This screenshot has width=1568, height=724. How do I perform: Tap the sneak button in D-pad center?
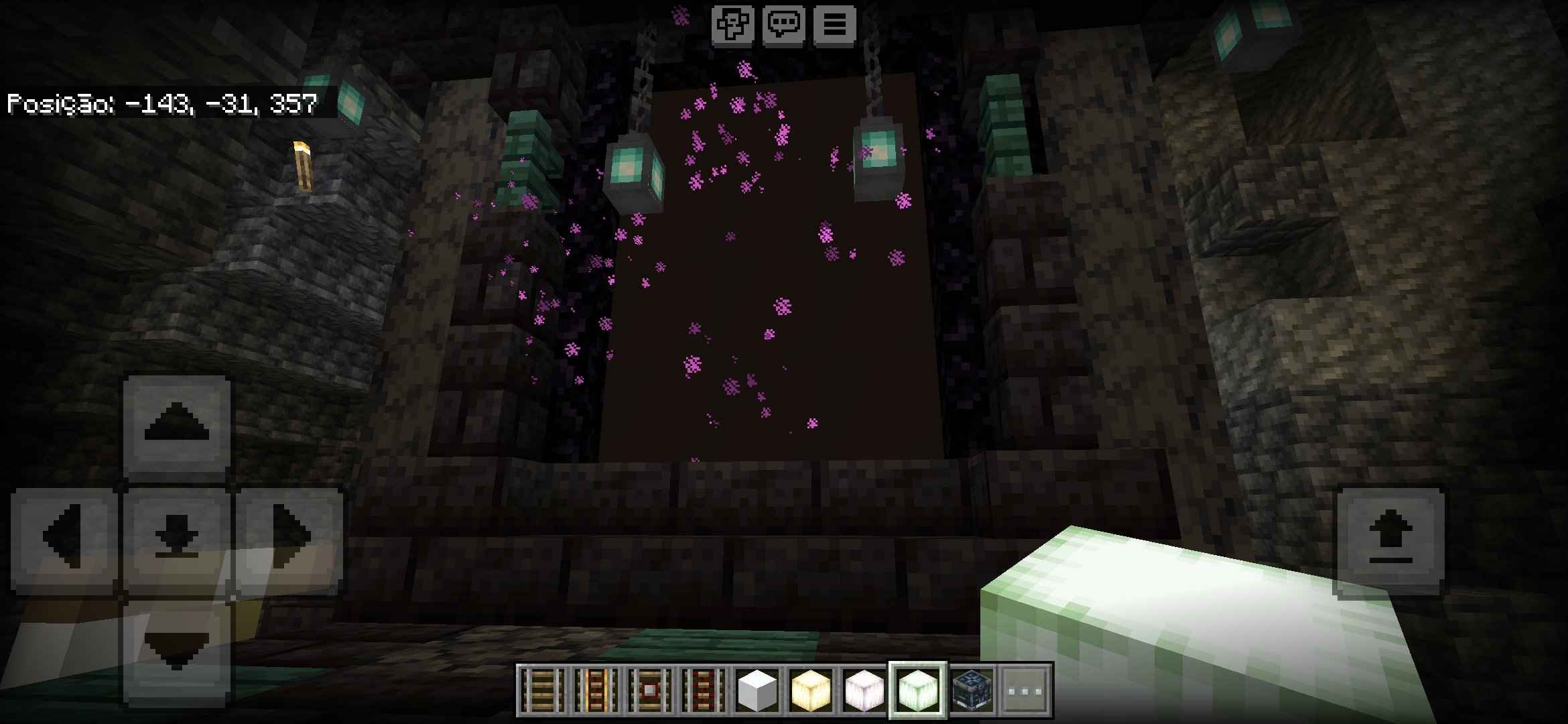pyautogui.click(x=177, y=536)
